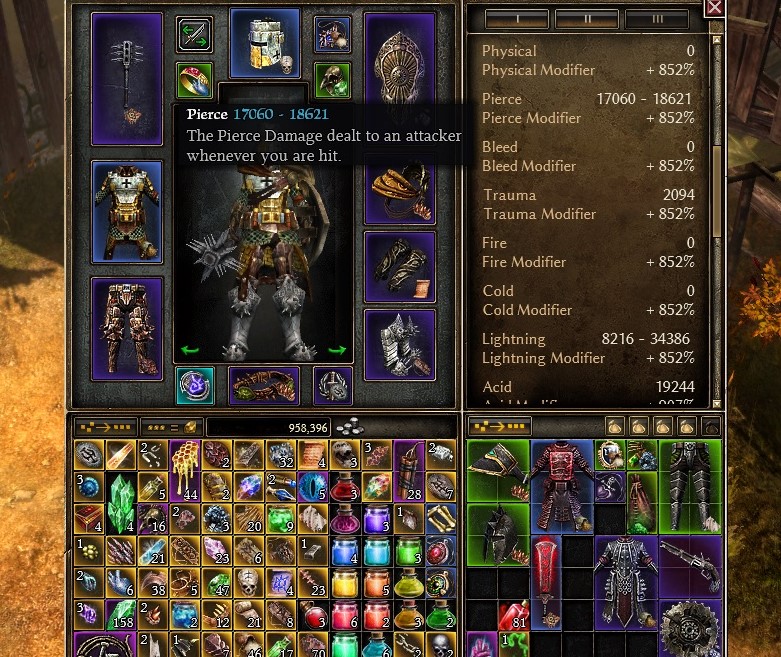This screenshot has width=781, height=657.
Task: Select the ruby ring slot
Action: click(x=194, y=80)
